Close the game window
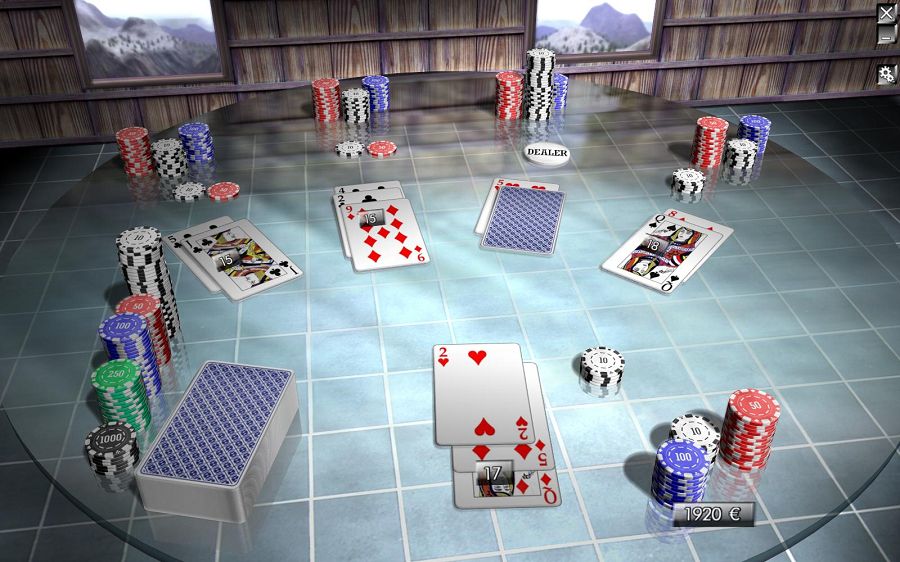This screenshot has height=562, width=900. point(886,13)
